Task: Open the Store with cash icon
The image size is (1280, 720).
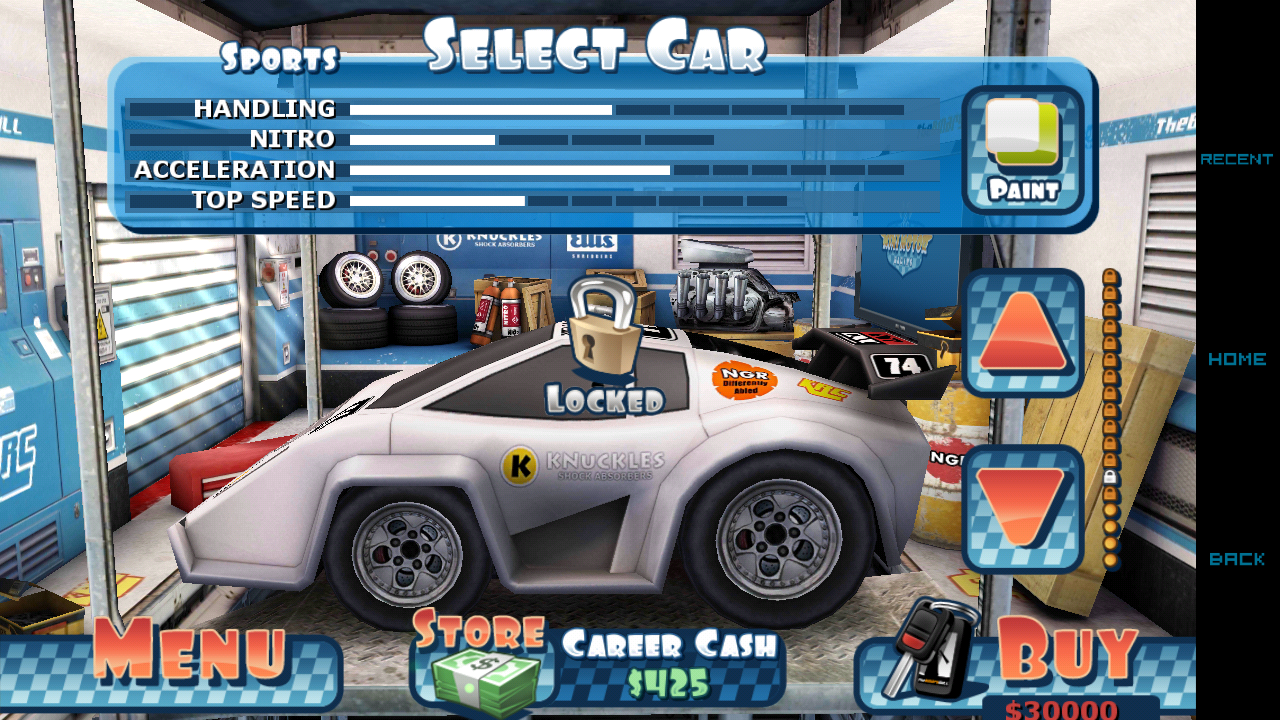Action: coord(482,662)
